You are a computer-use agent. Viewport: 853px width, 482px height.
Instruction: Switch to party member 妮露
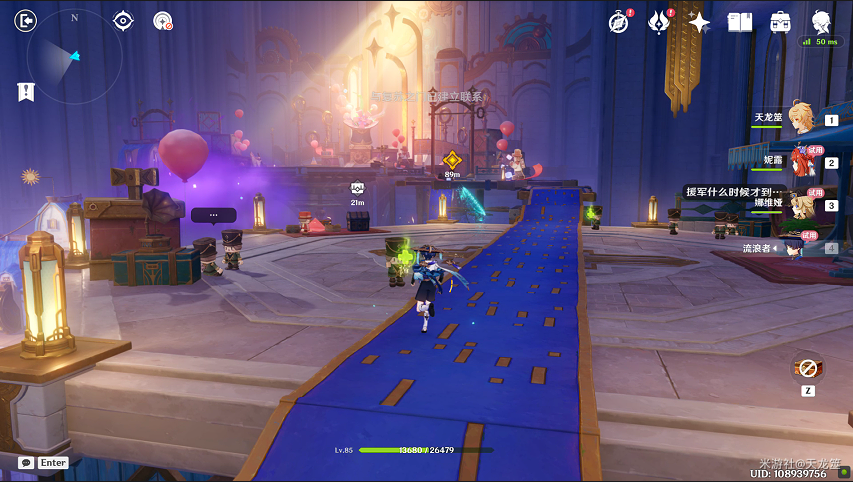point(798,161)
